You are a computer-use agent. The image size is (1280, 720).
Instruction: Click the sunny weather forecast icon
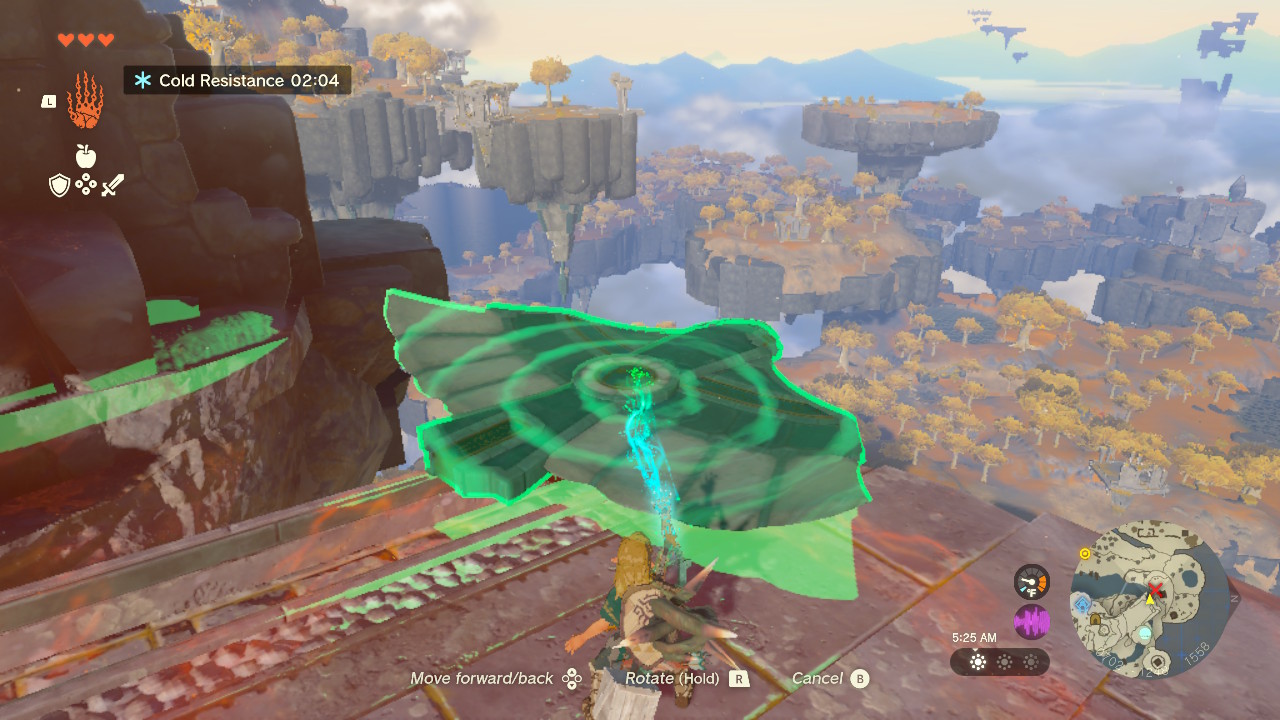point(978,662)
